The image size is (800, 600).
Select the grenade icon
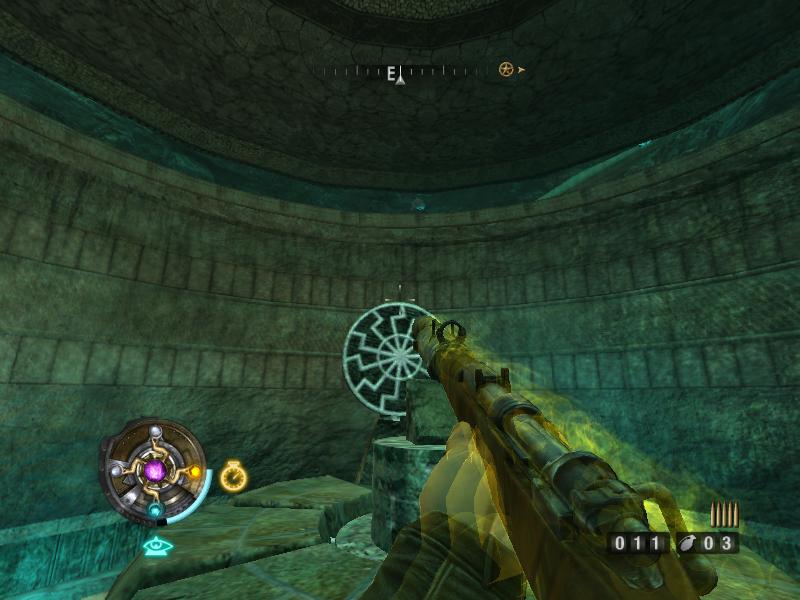[x=690, y=543]
